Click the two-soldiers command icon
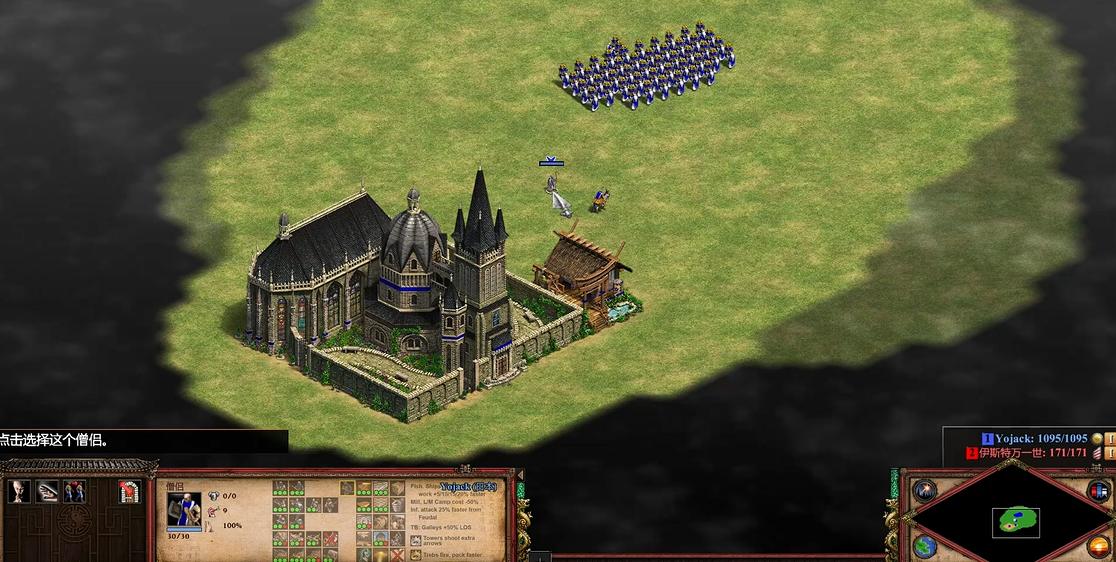The image size is (1116, 562). (74, 491)
